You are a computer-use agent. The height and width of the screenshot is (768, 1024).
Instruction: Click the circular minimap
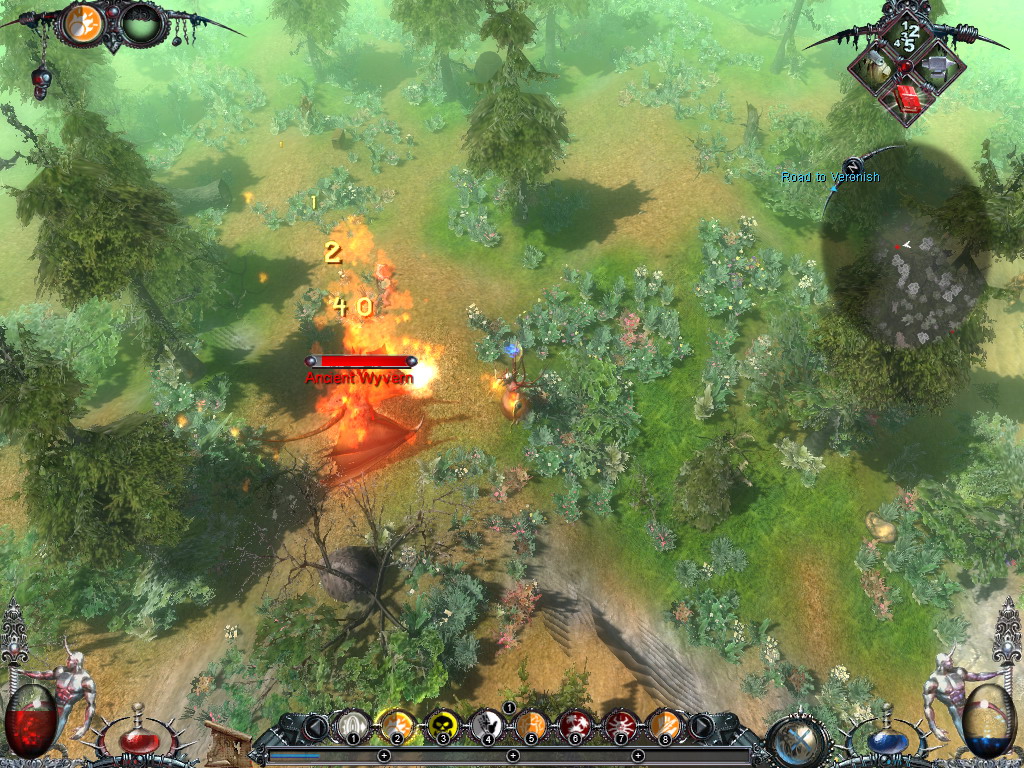point(904,260)
